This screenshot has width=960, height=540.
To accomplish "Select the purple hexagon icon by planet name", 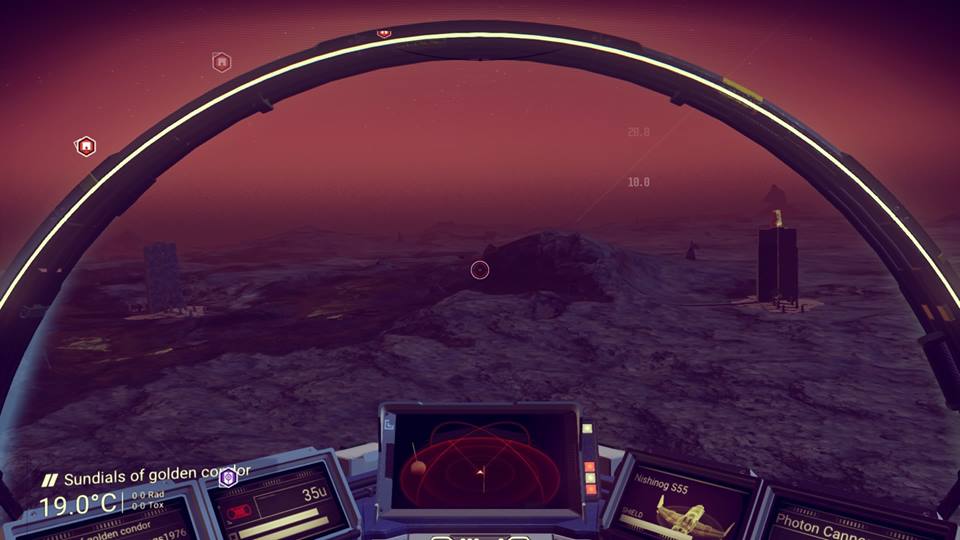I will click(x=228, y=478).
